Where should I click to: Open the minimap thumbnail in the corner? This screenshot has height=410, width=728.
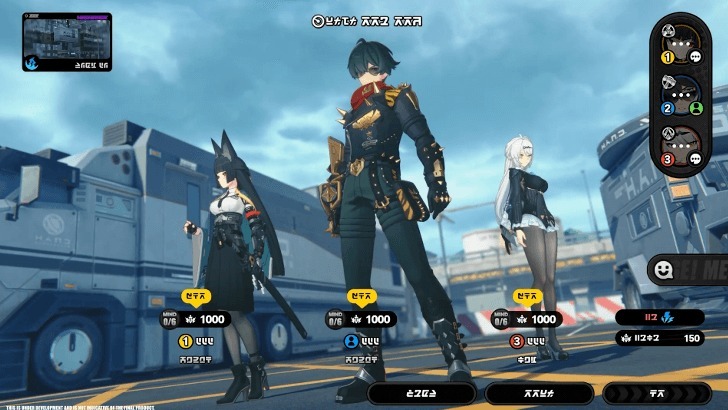coord(65,41)
